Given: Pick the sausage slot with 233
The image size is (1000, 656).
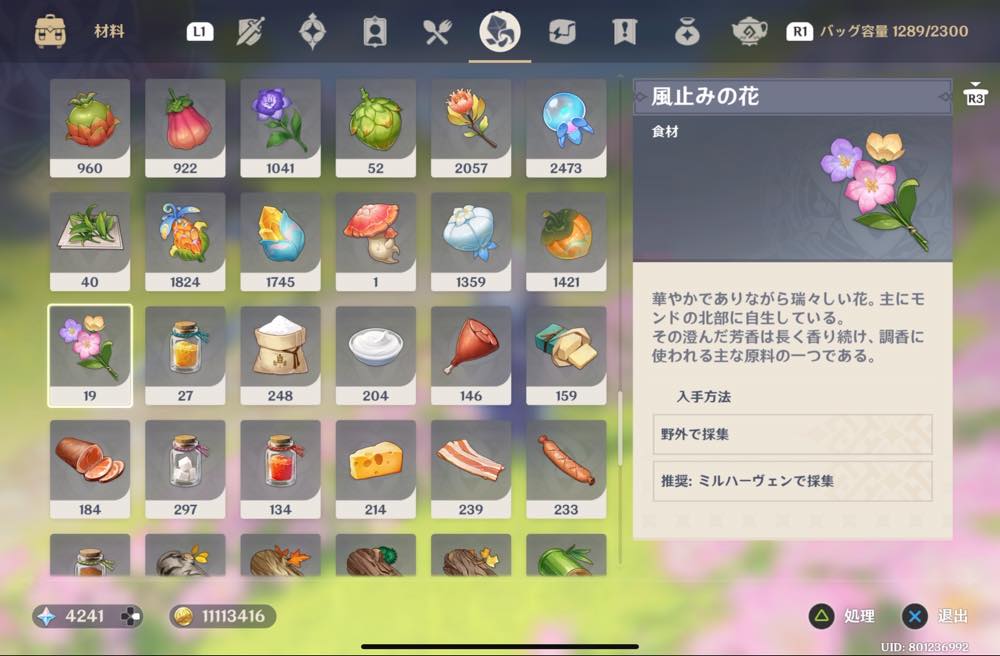Looking at the screenshot, I should tap(566, 468).
